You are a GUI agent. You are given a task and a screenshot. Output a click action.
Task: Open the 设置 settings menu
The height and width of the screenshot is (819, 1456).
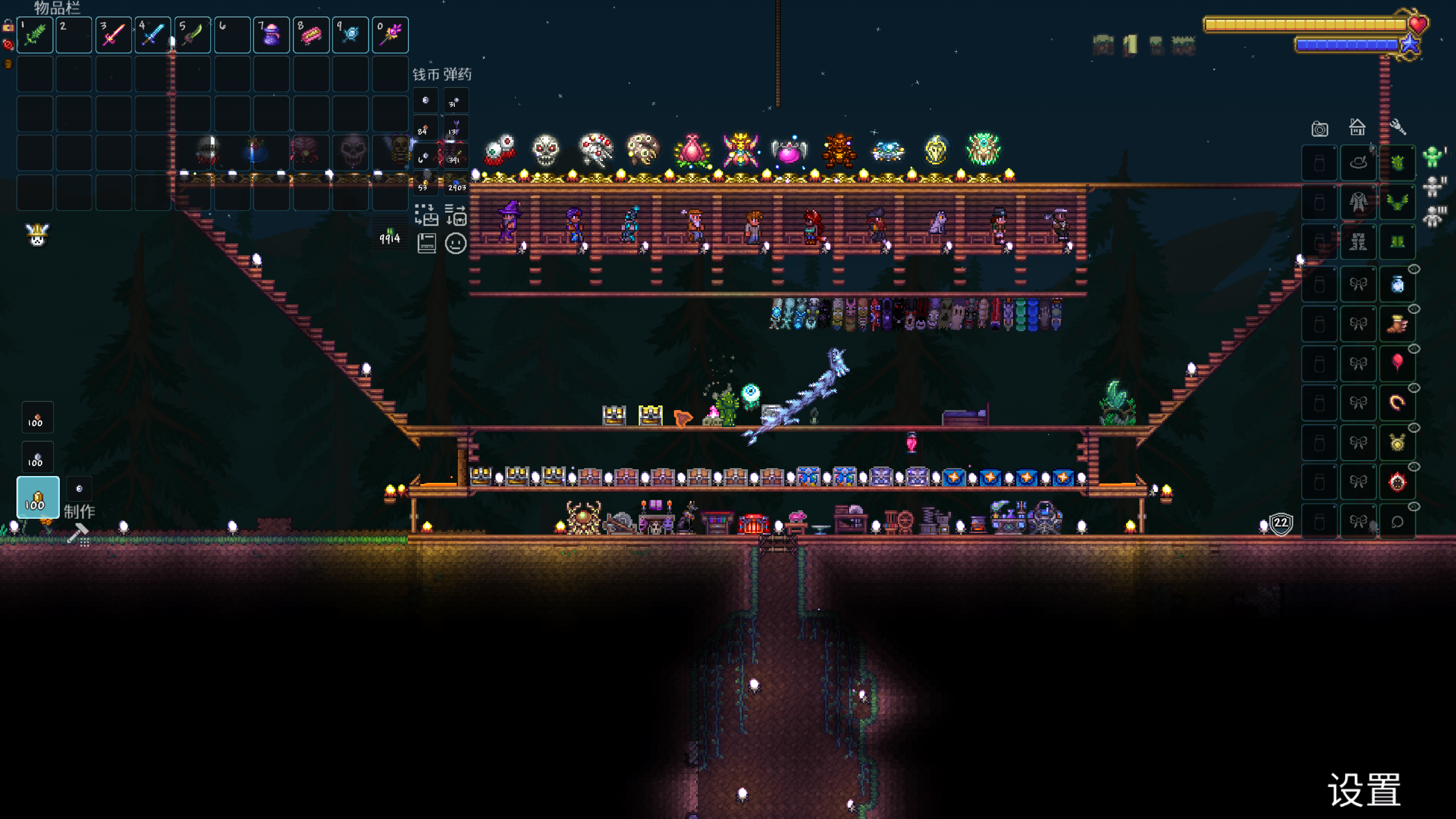tap(1364, 790)
